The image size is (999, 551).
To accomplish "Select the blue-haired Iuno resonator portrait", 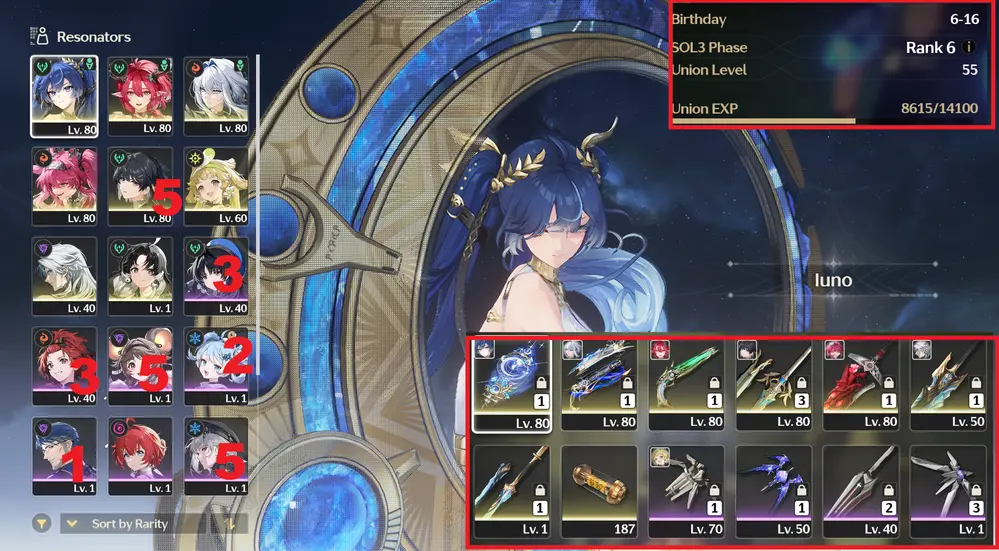I will [x=64, y=94].
